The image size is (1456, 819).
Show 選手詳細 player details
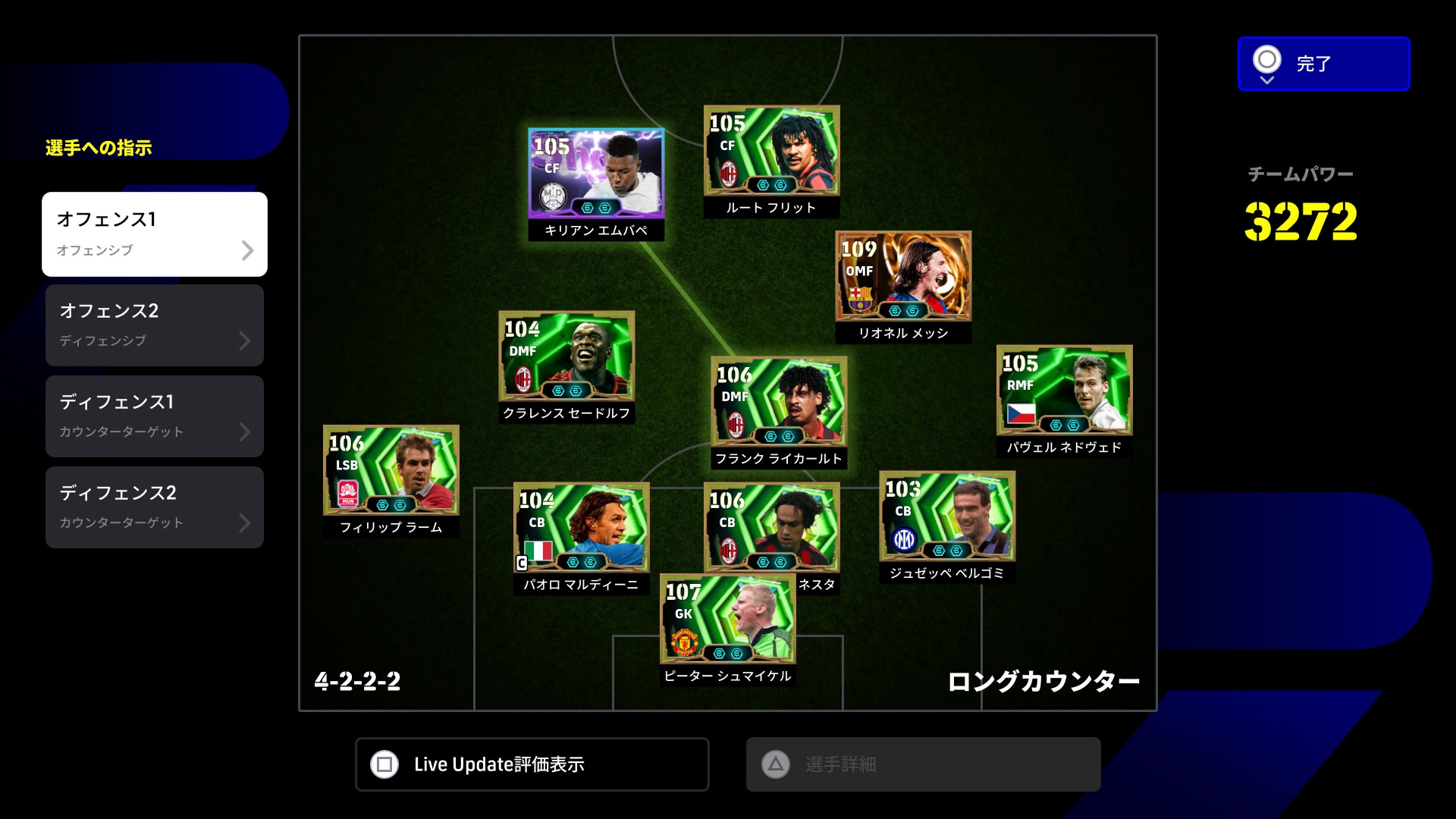(923, 764)
